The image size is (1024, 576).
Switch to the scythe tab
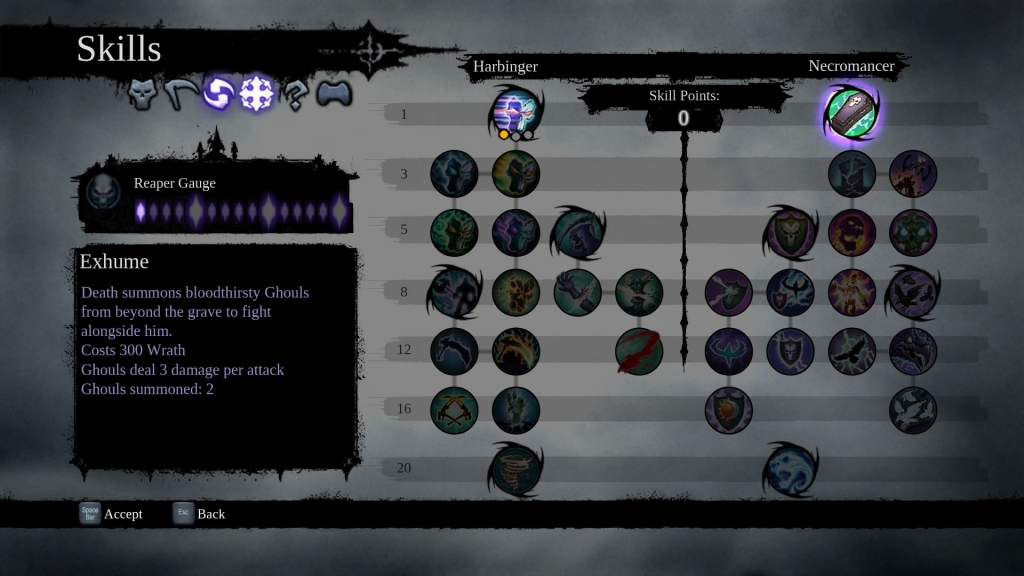coord(181,95)
